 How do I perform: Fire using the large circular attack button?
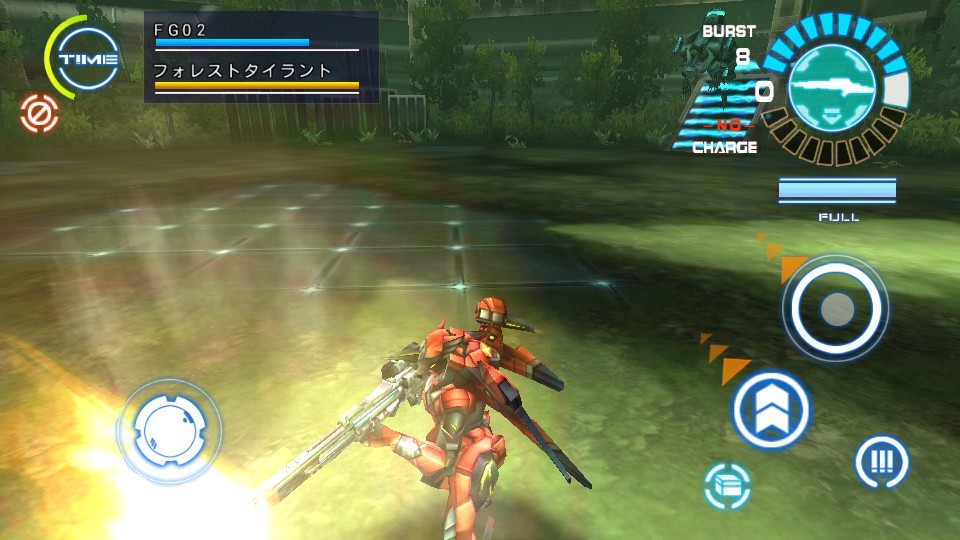coord(835,309)
